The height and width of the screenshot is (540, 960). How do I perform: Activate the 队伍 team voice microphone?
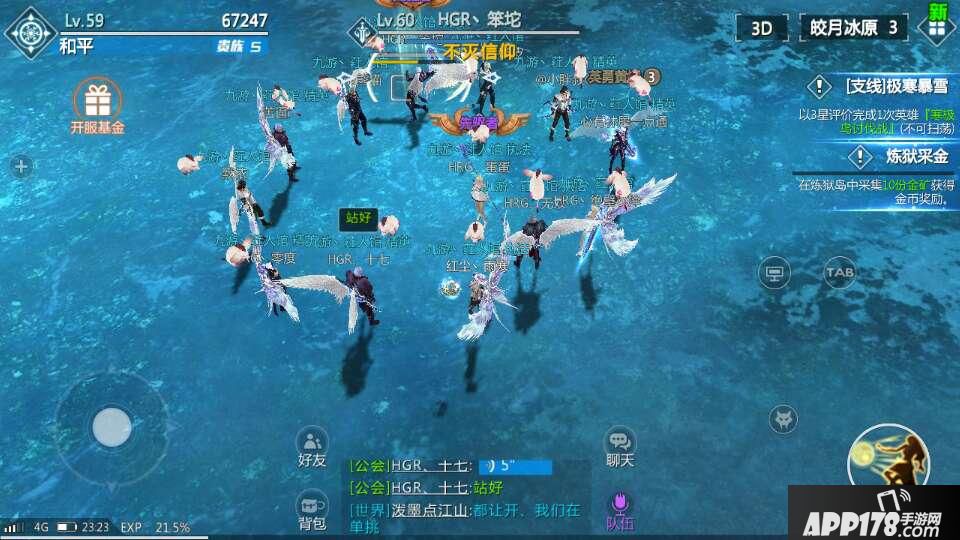coord(620,509)
